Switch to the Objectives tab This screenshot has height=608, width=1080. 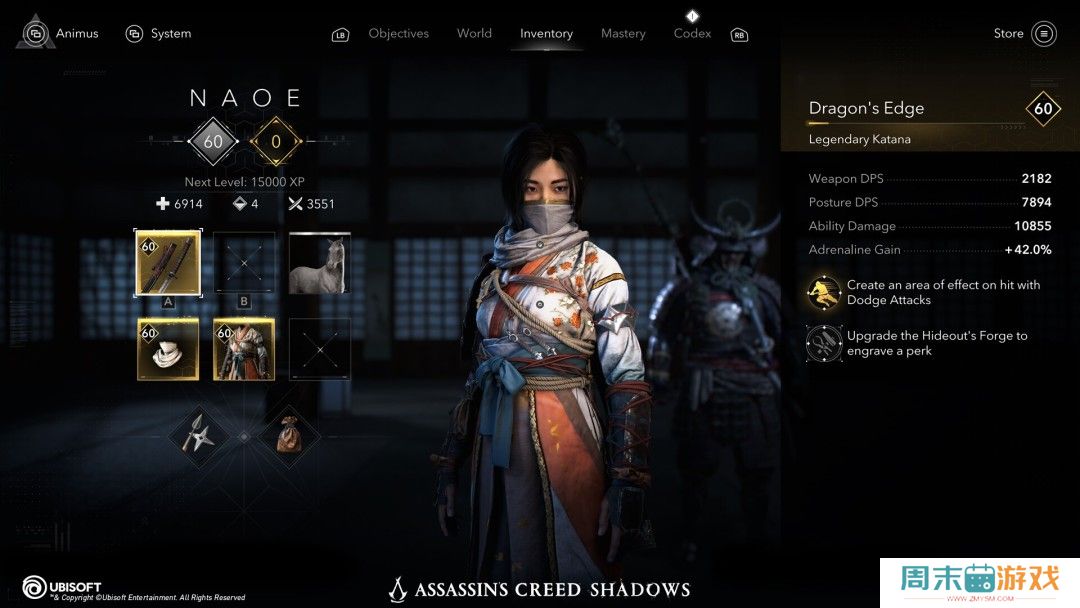(x=398, y=33)
